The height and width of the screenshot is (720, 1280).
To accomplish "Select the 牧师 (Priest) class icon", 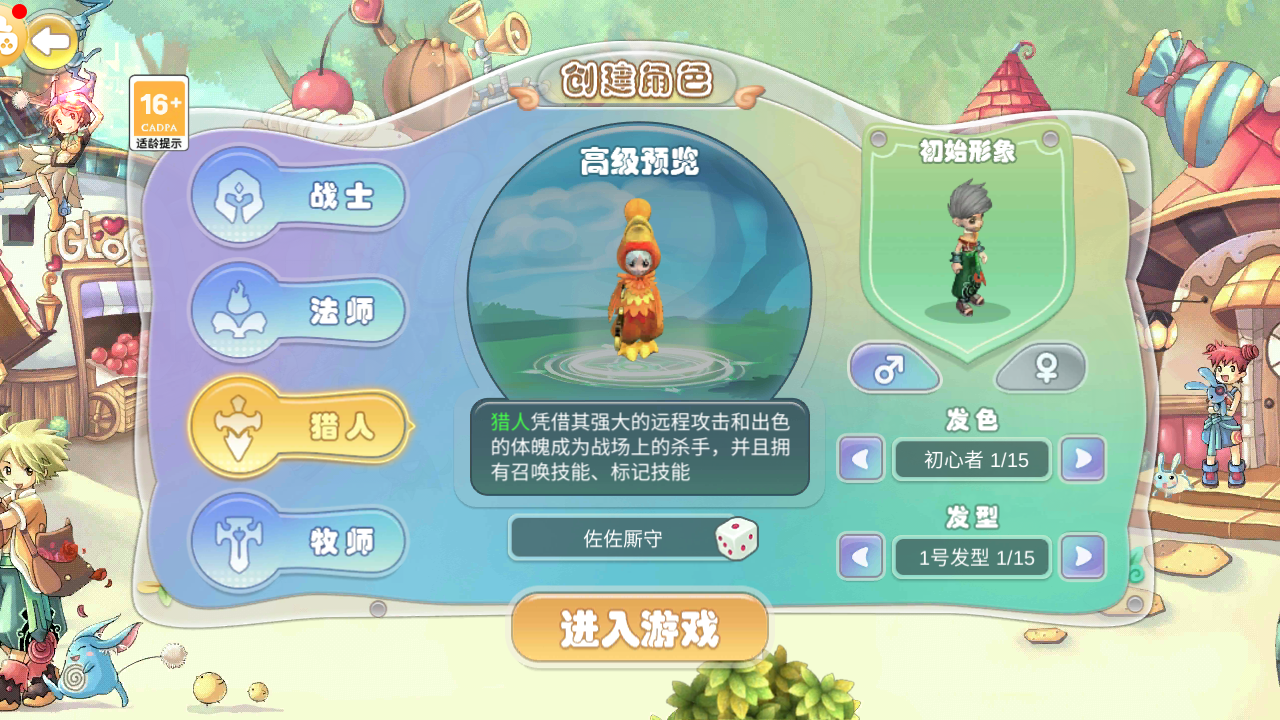I will (238, 540).
